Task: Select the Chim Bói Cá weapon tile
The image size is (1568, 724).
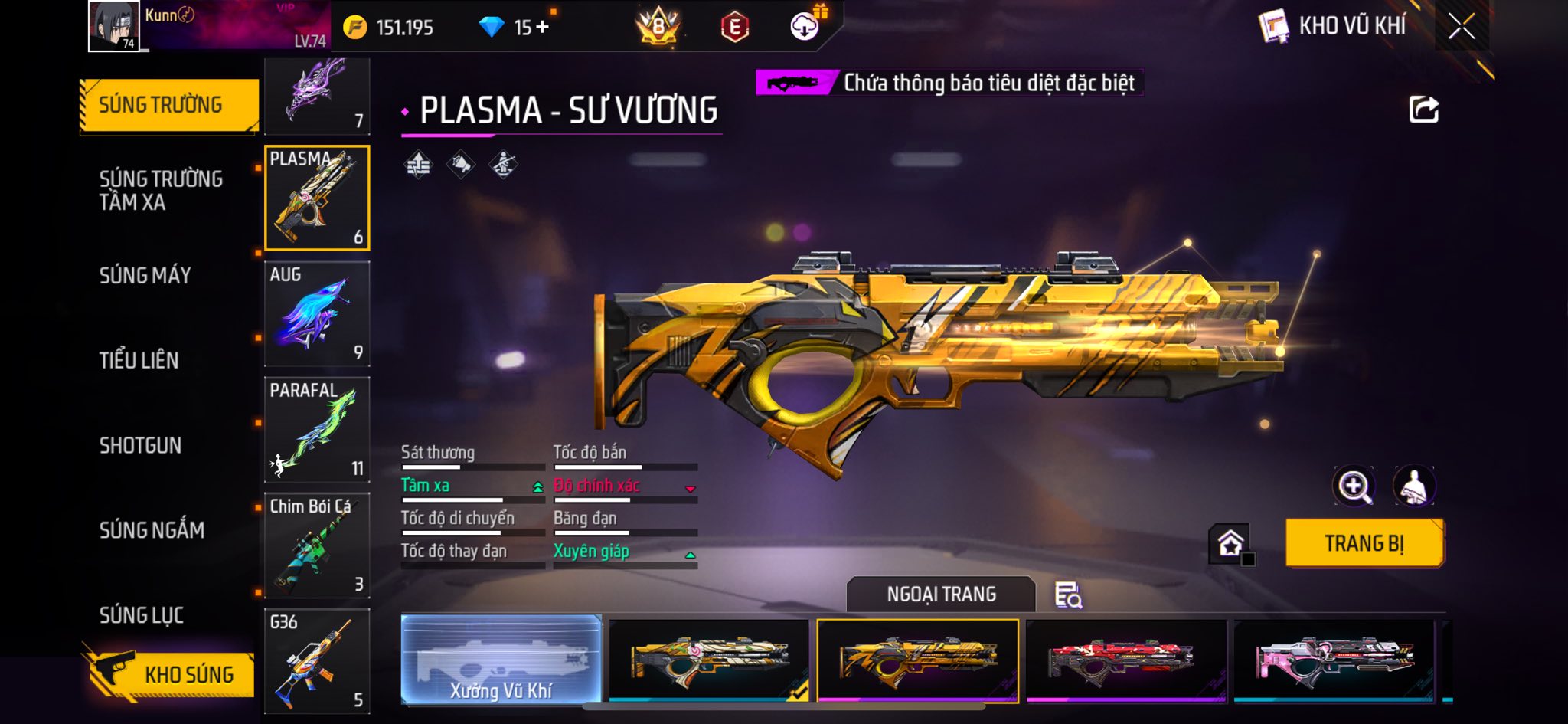Action: tap(317, 545)
